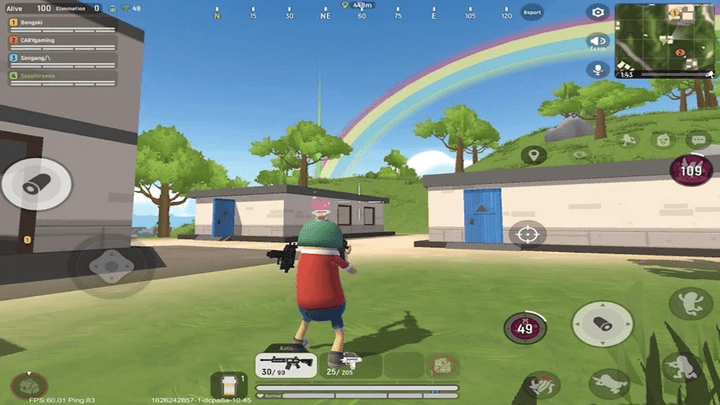Tap the right-side bullet fire button
Viewport: 720px width, 405px height.
[x=602, y=324]
